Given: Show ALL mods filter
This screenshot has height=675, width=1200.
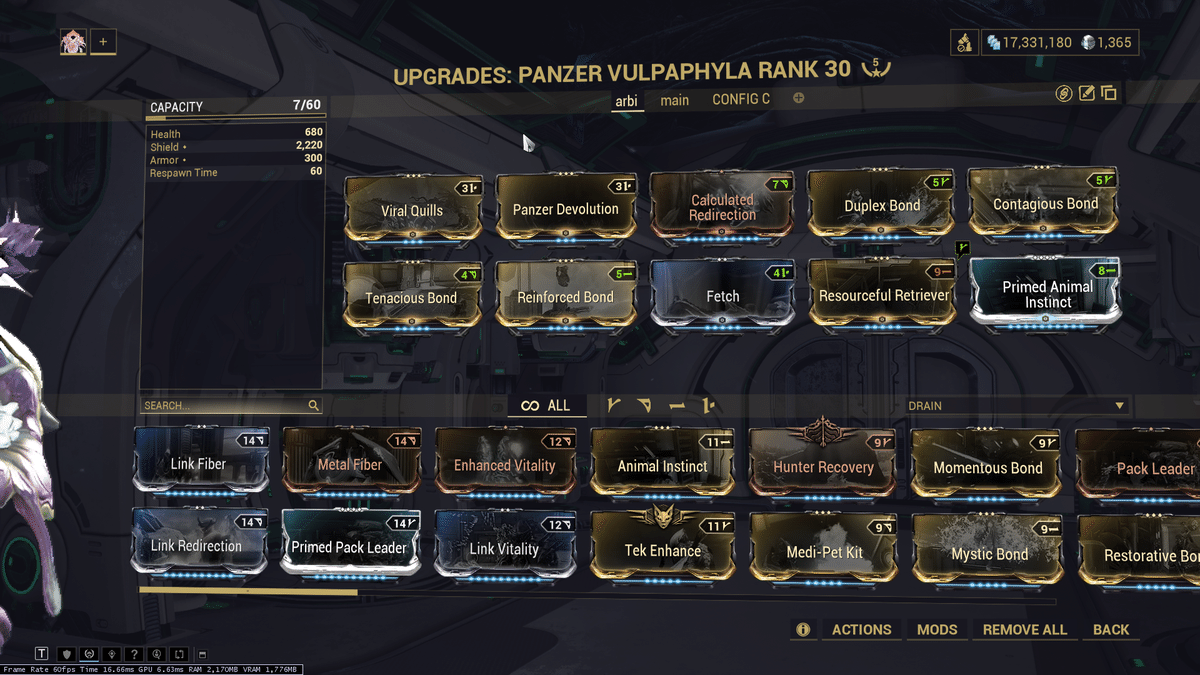Looking at the screenshot, I should [546, 405].
